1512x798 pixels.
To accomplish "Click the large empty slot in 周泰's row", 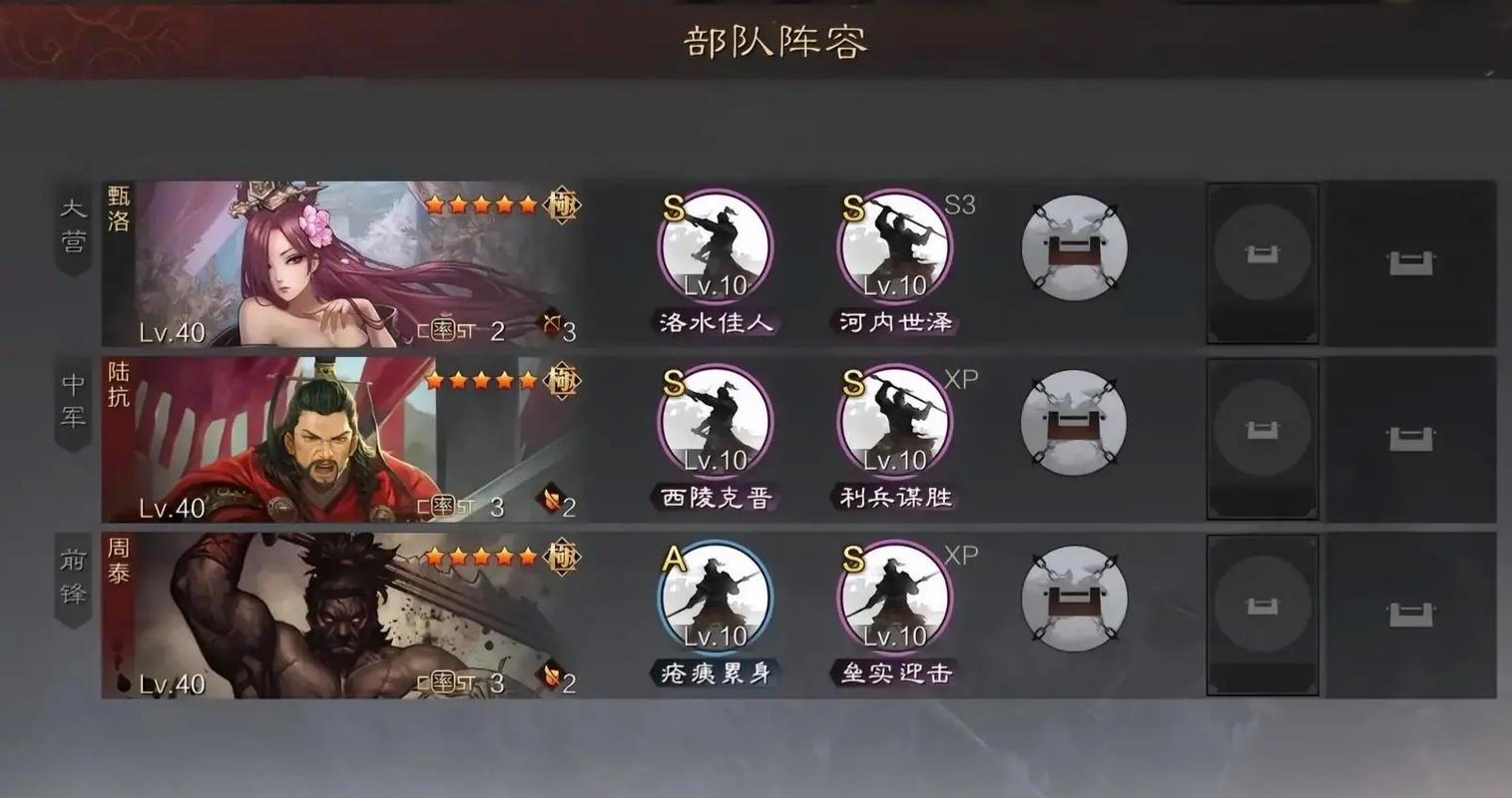I will 1262,613.
